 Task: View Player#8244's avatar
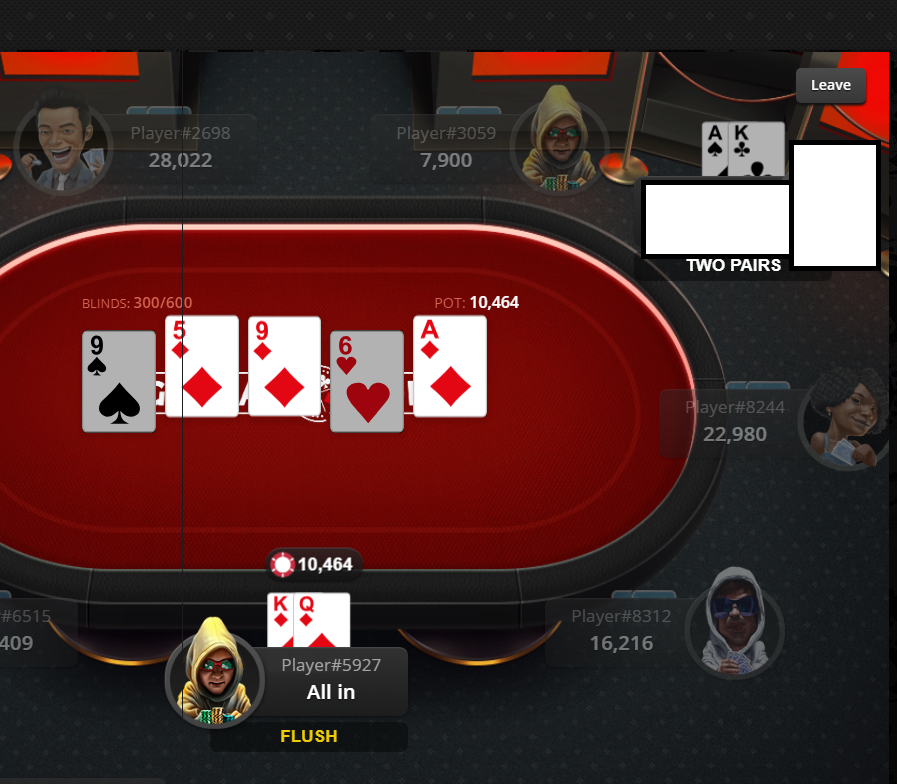click(845, 420)
